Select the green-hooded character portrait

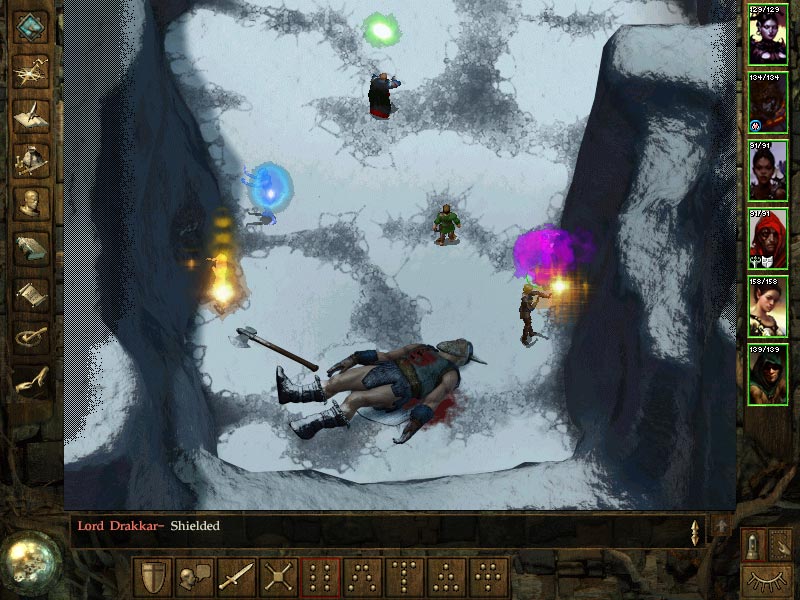[767, 374]
